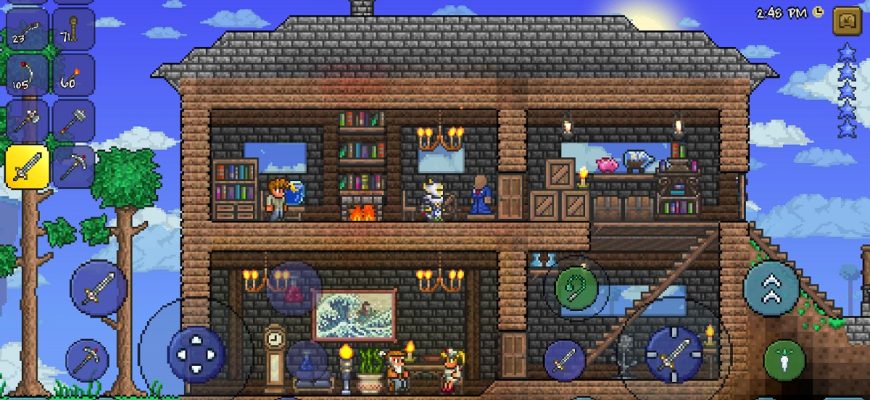Select the hammer slot in the hotbar
Image resolution: width=870 pixels, height=400 pixels.
pyautogui.click(x=73, y=120)
